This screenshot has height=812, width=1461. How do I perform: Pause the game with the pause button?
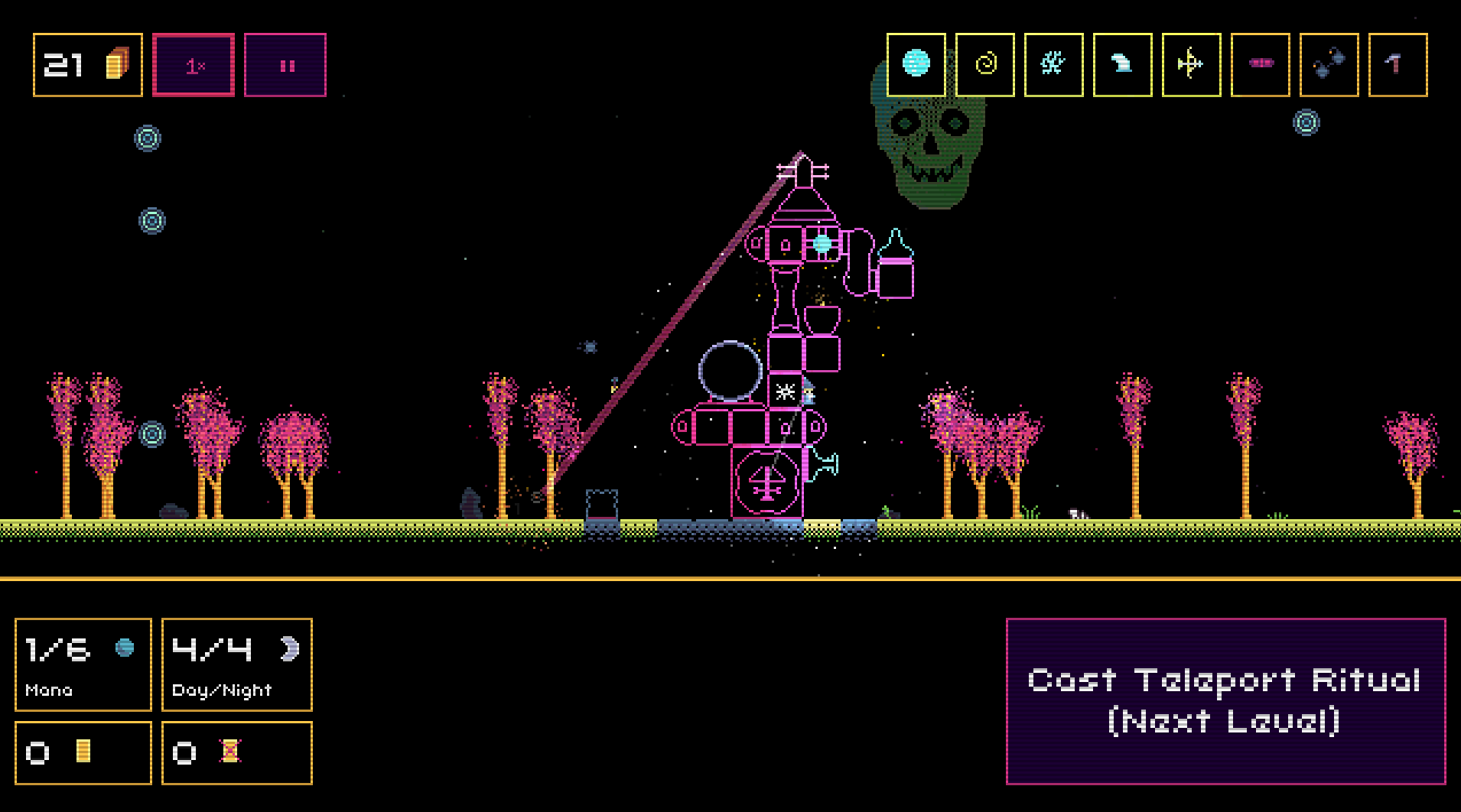point(285,65)
